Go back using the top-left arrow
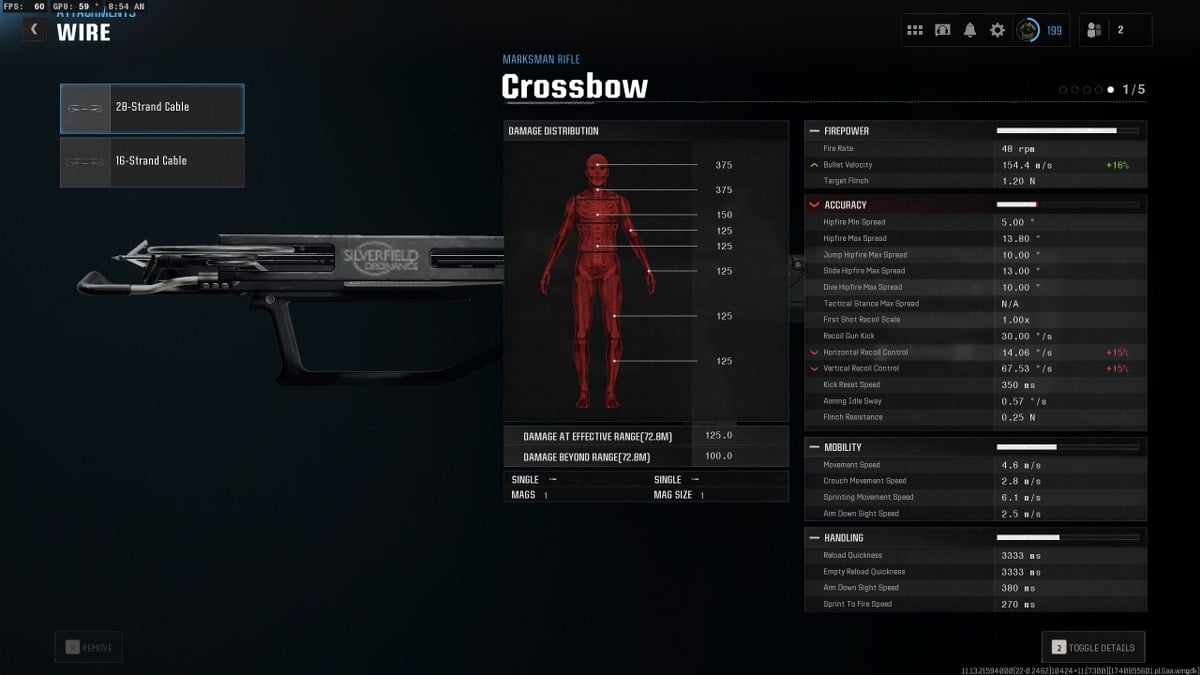Image resolution: width=1200 pixels, height=675 pixels. pyautogui.click(x=34, y=29)
